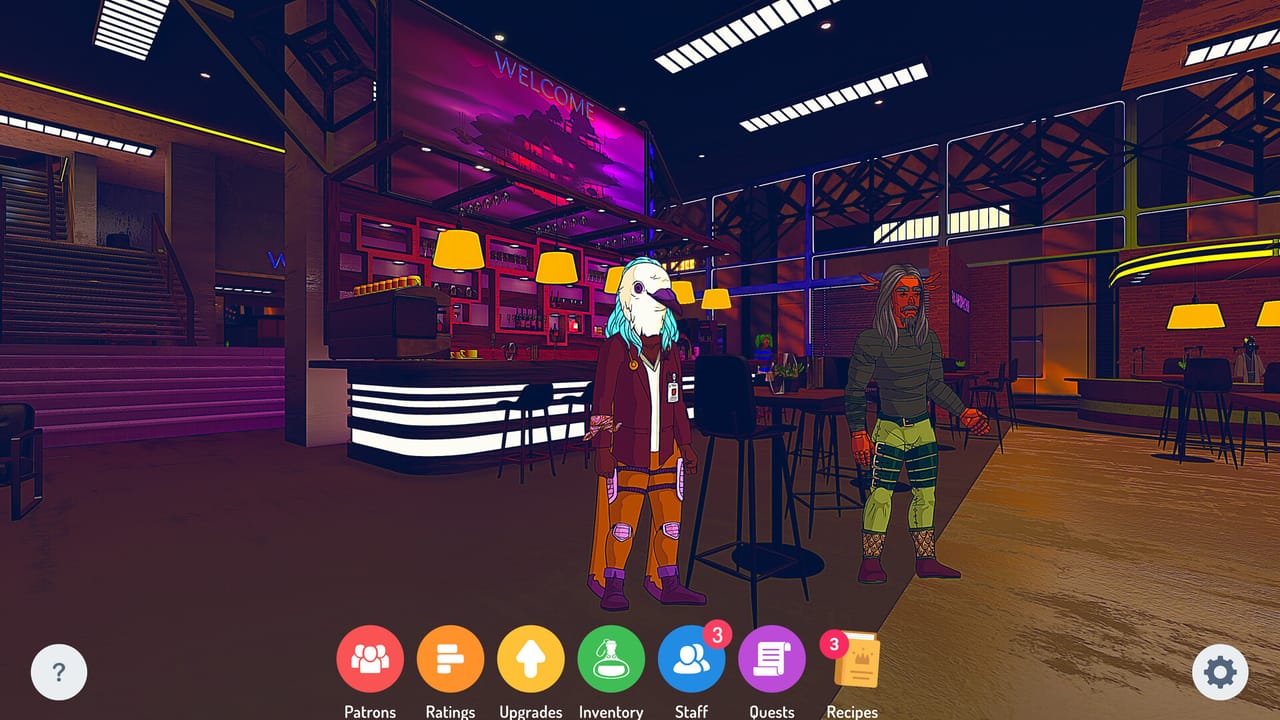The height and width of the screenshot is (720, 1280).
Task: Click the Quests label text
Action: pyautogui.click(x=771, y=711)
